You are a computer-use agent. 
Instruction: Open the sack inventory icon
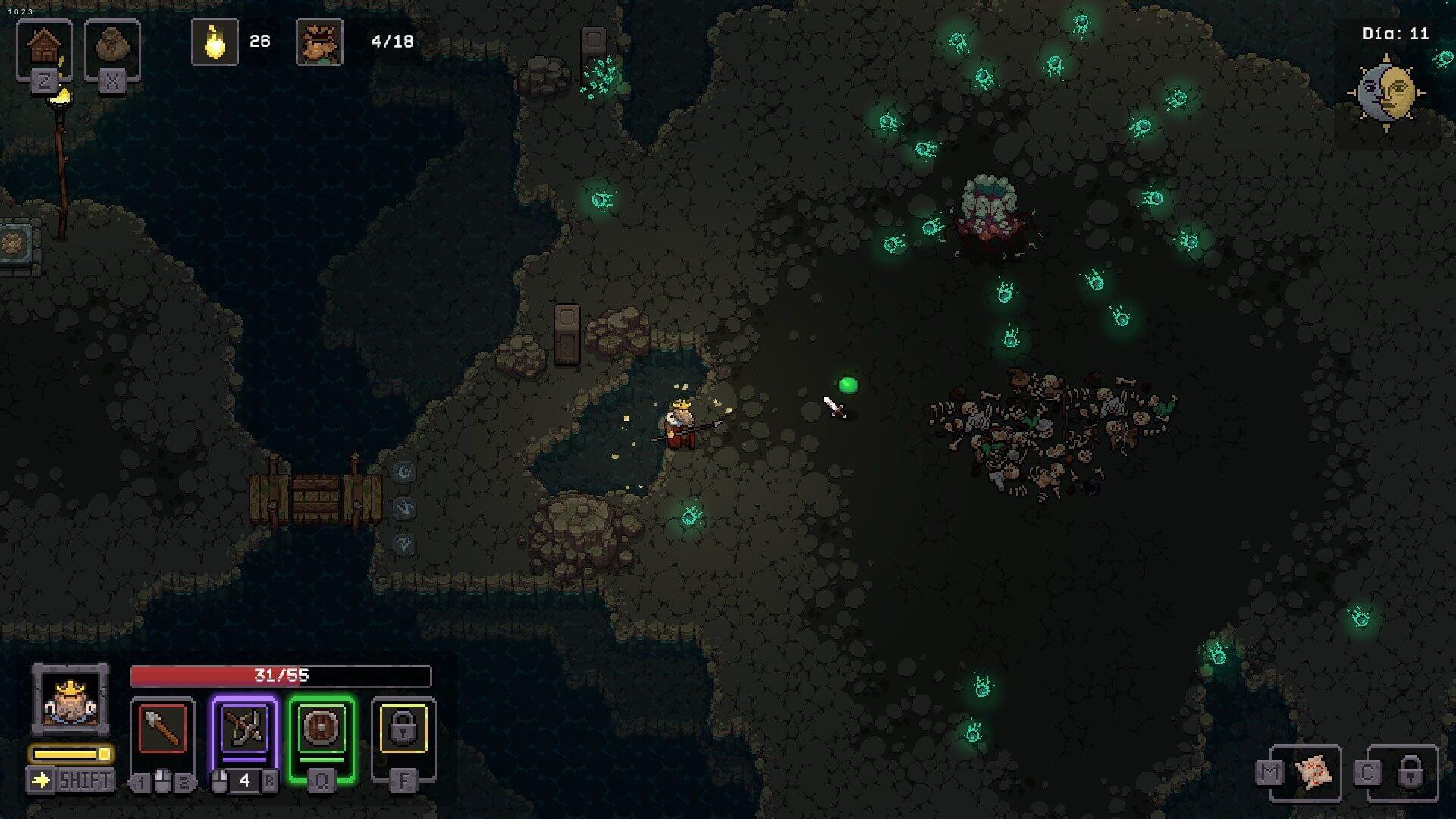pyautogui.click(x=112, y=49)
